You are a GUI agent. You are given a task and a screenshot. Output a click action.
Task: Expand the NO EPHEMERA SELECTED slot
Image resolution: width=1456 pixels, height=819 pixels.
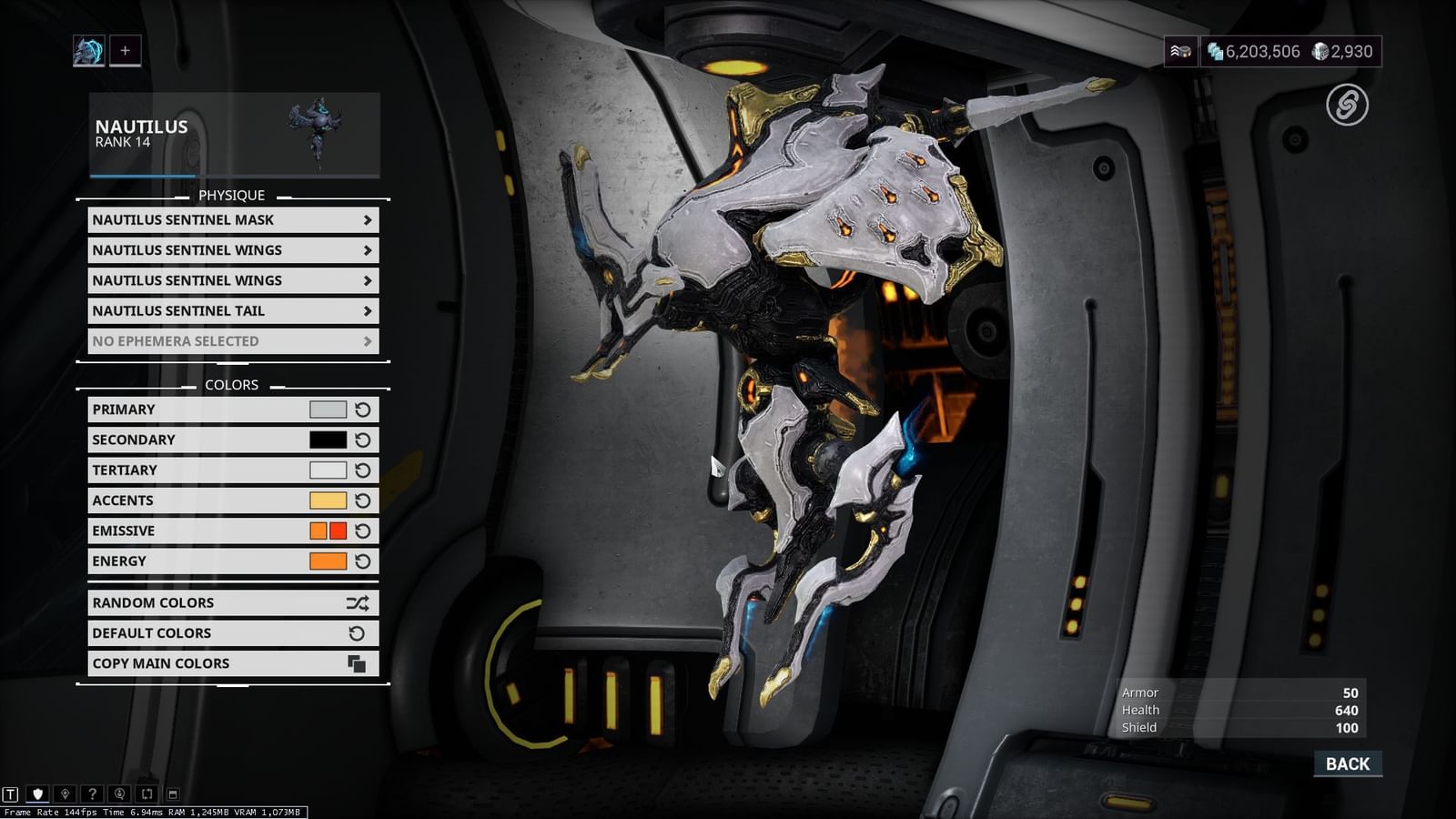pyautogui.click(x=232, y=341)
